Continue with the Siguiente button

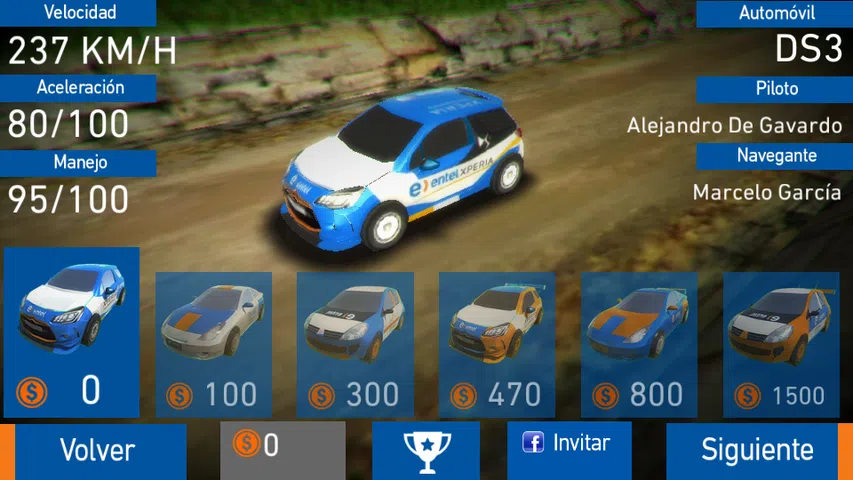click(755, 450)
